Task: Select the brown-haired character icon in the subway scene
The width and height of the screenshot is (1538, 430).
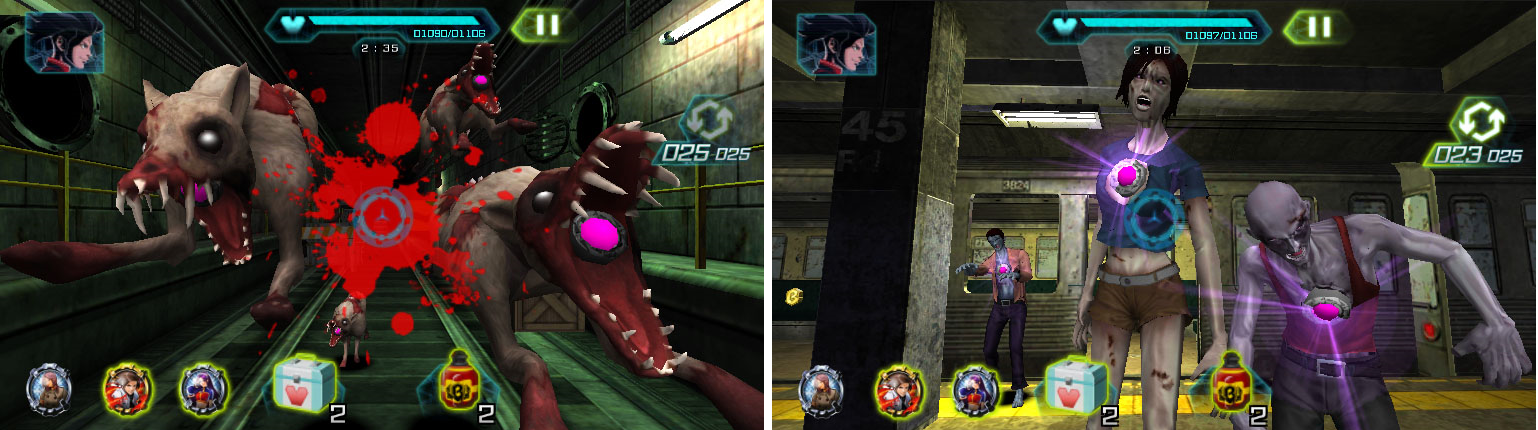Action: tap(899, 388)
